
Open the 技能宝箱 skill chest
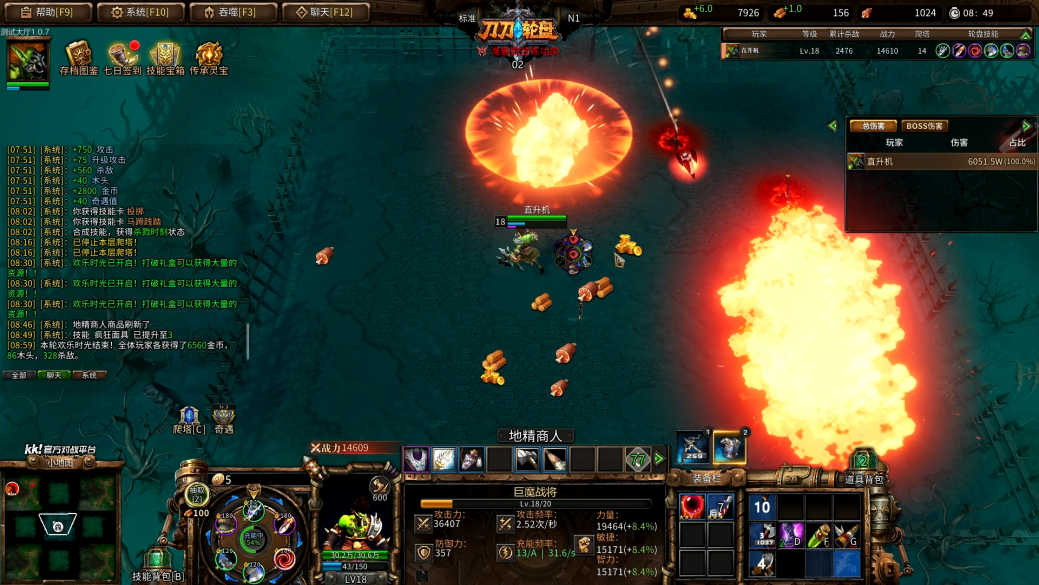[165, 56]
